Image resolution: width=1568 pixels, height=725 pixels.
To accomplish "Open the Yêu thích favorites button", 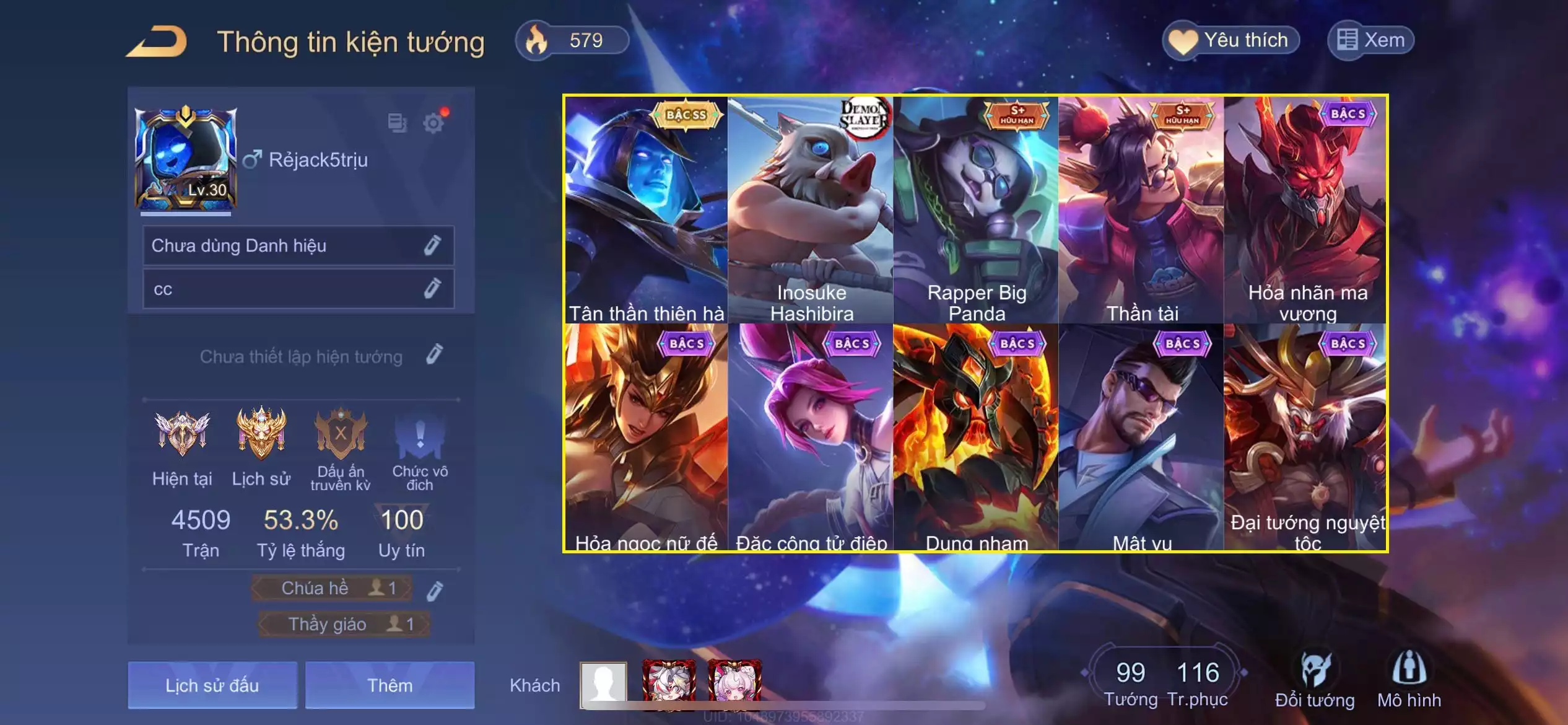I will pos(1230,41).
